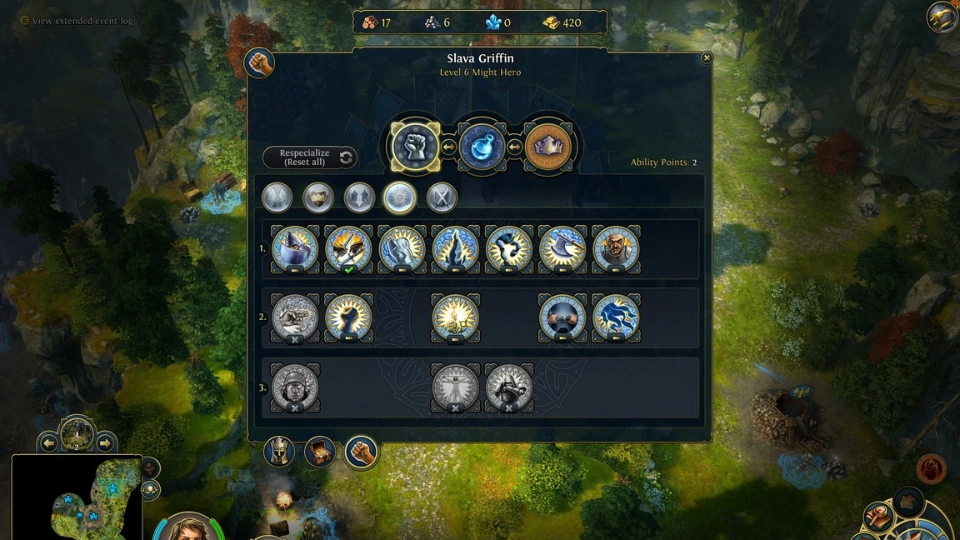The image size is (960, 540).
Task: Switch to the blue Magic potion category
Action: pos(481,147)
